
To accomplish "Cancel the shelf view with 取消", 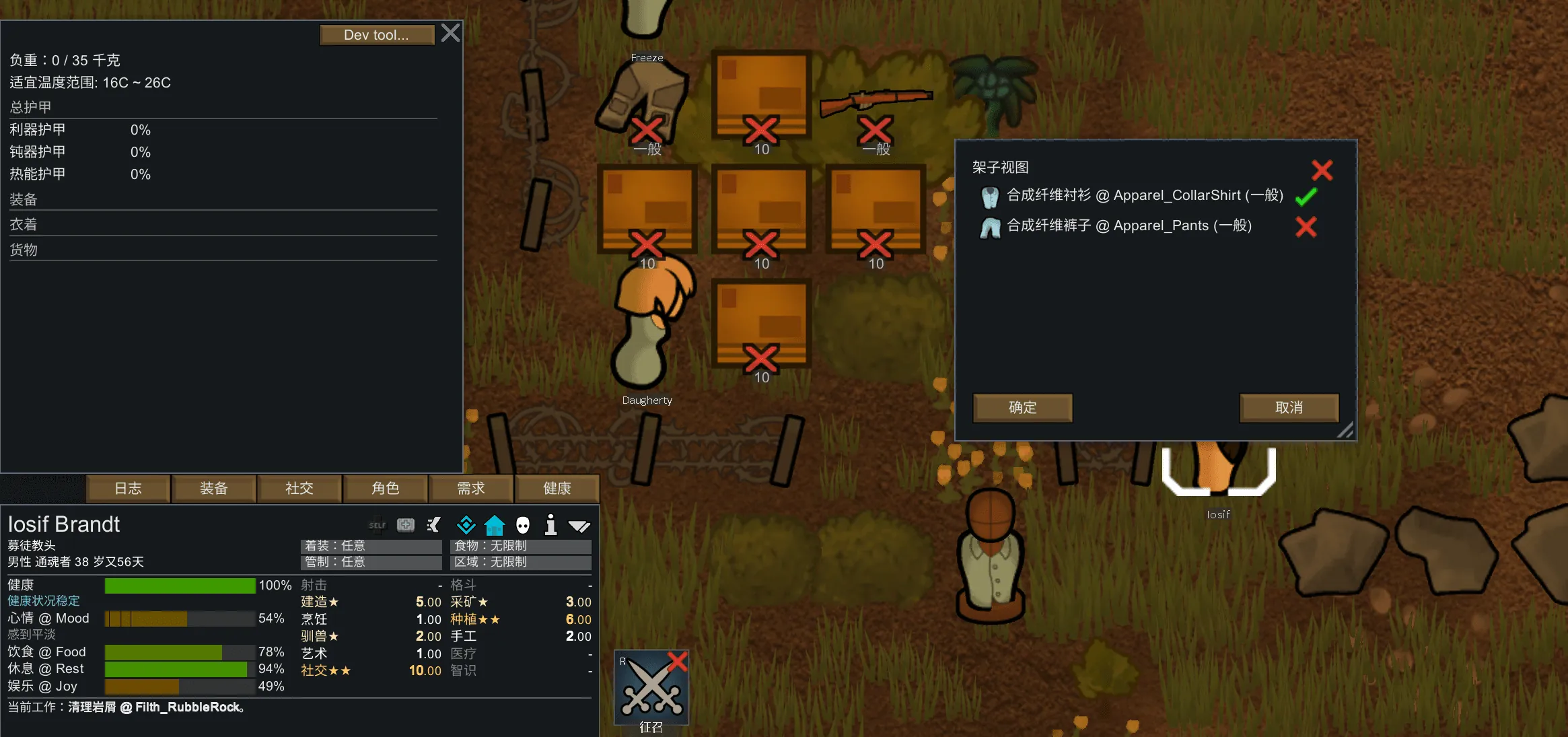I will pyautogui.click(x=1289, y=408).
